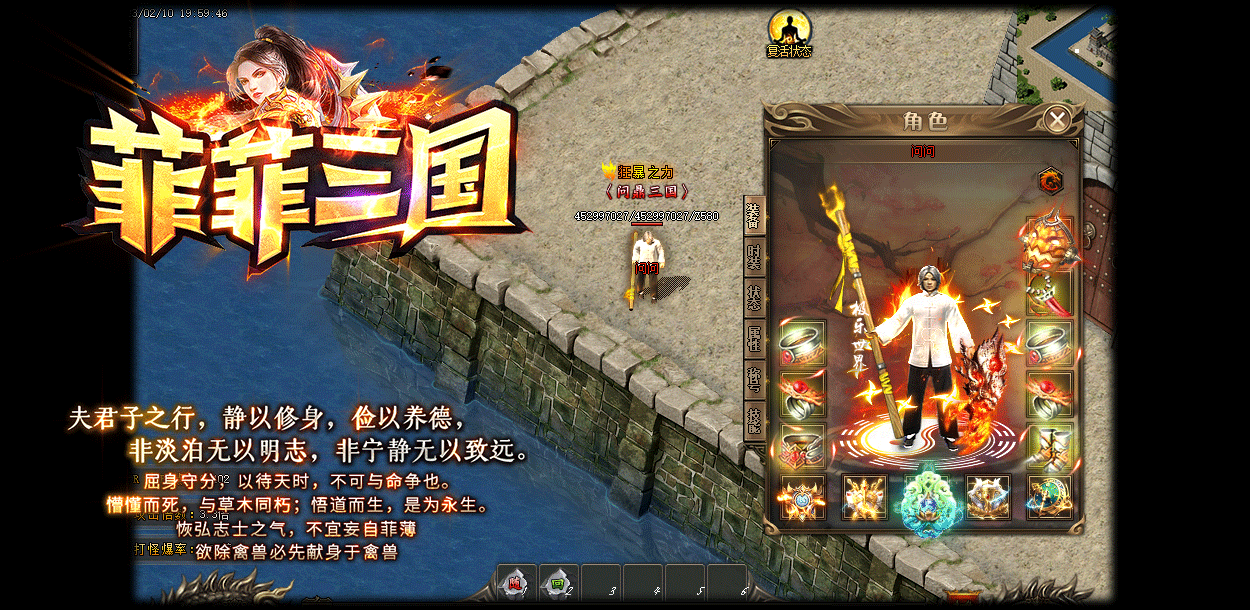Use the red 随 stone in hotbar slot 1

click(516, 583)
